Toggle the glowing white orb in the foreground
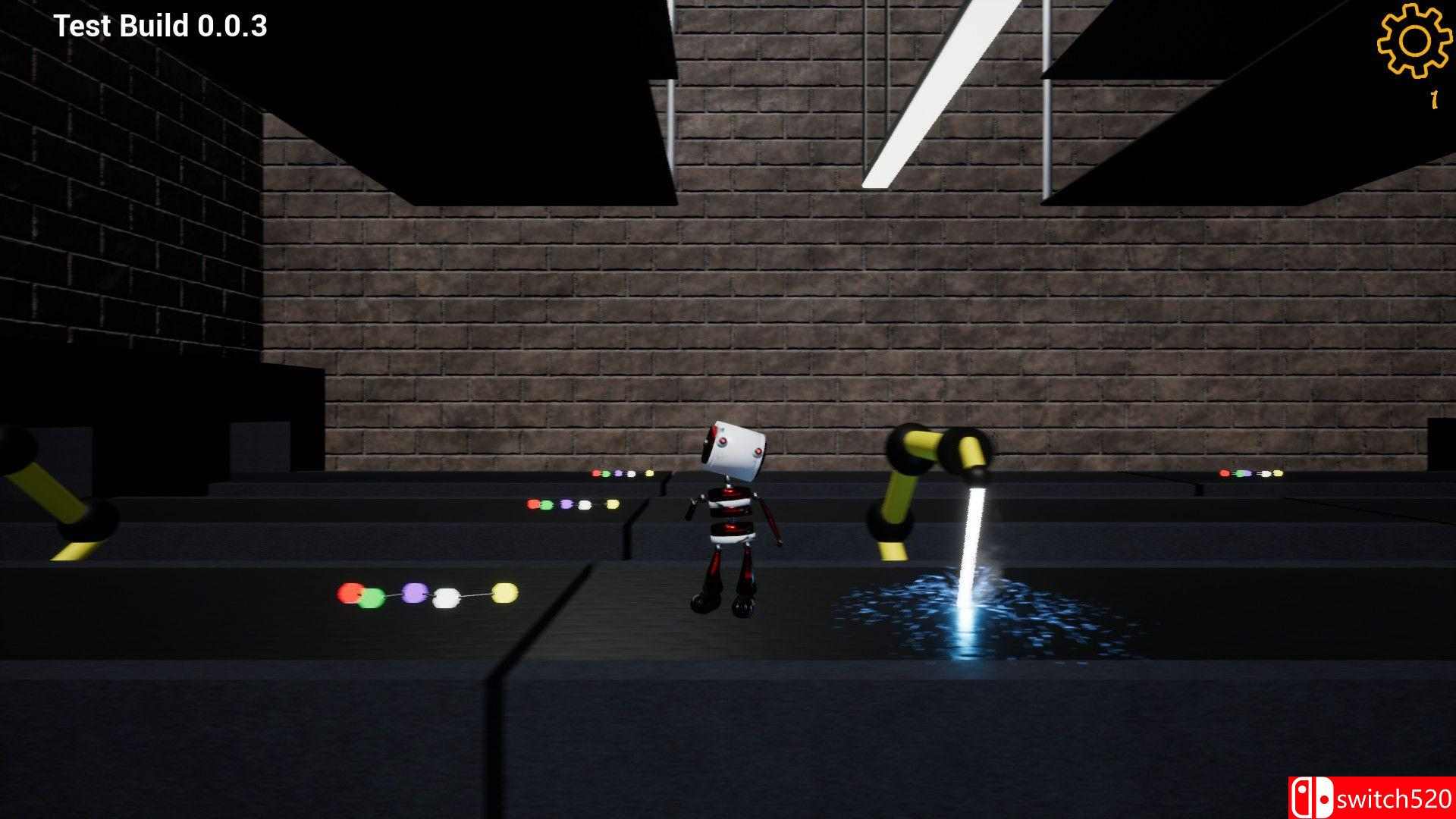This screenshot has width=1456, height=819. coord(448,598)
